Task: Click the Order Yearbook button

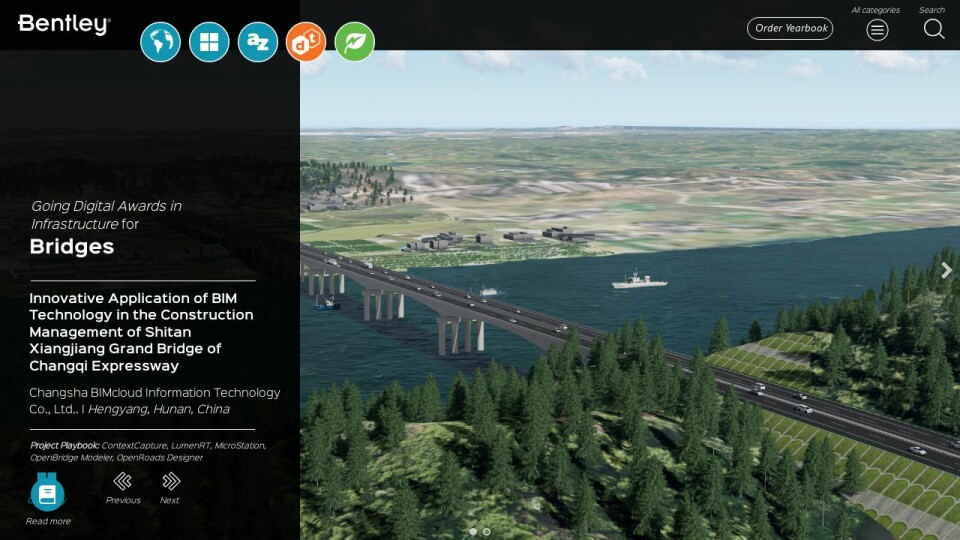Action: tap(790, 28)
